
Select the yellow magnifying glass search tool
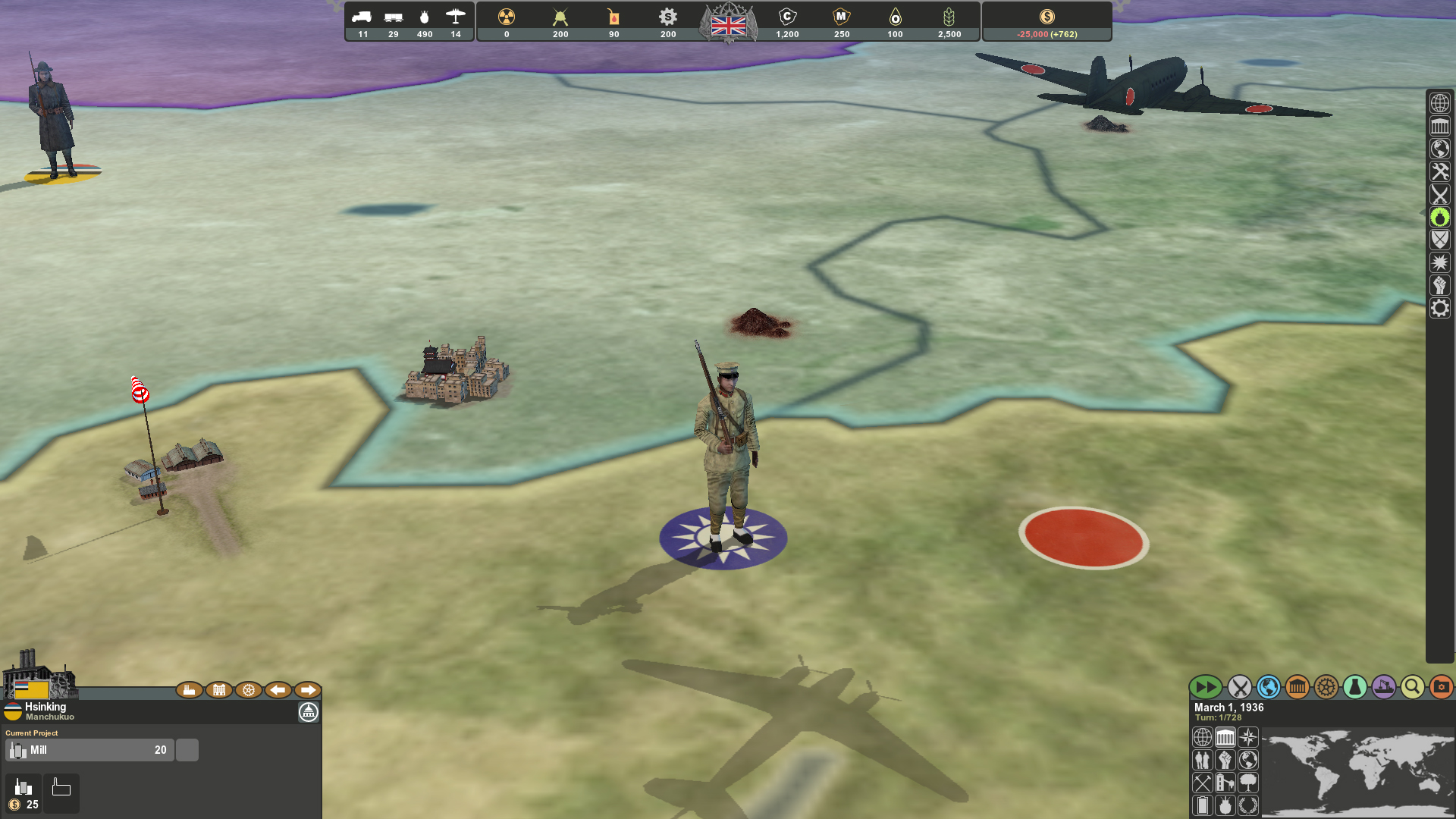(x=1412, y=688)
